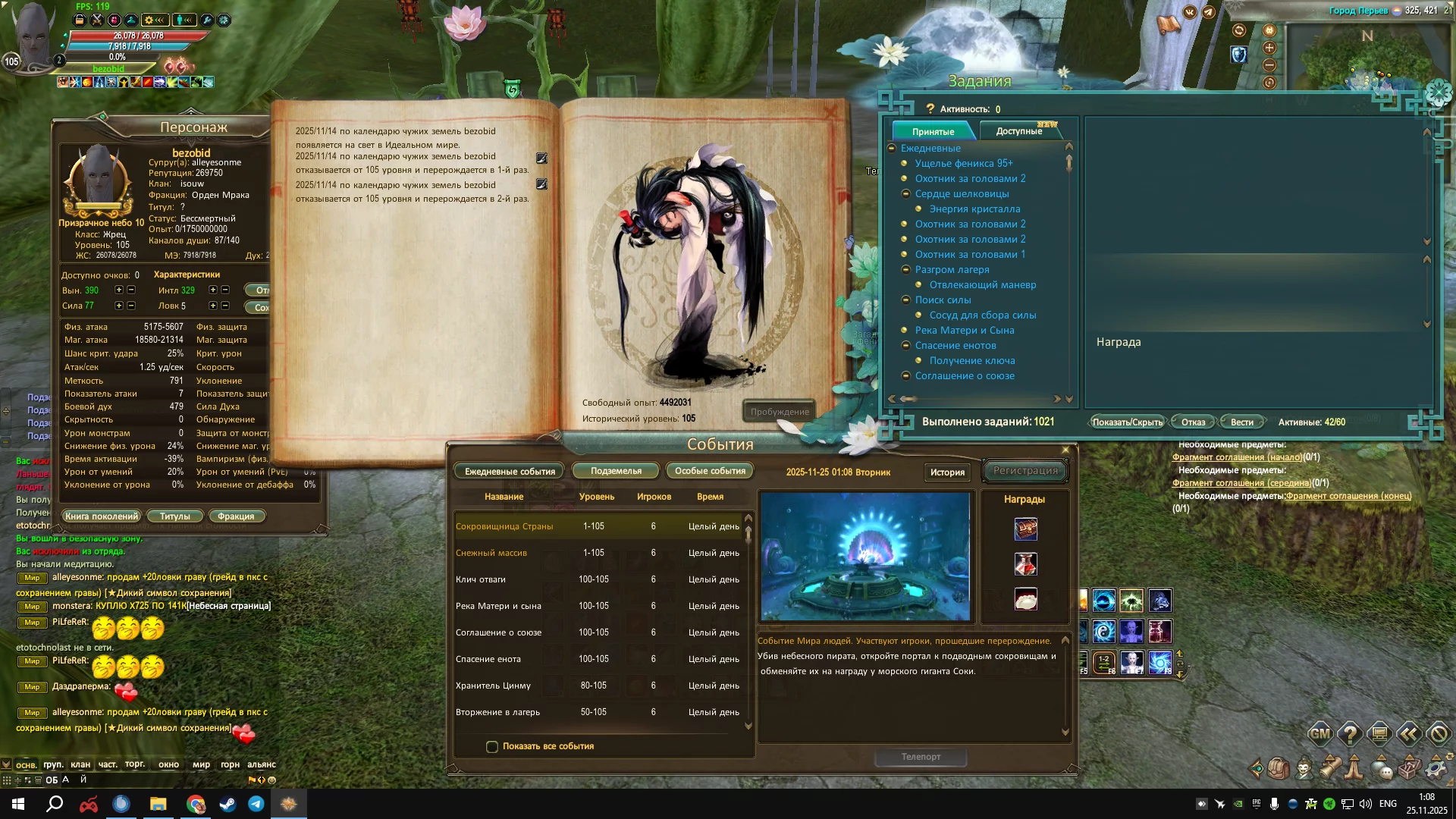Click the Фракция button
1456x819 pixels.
click(236, 516)
